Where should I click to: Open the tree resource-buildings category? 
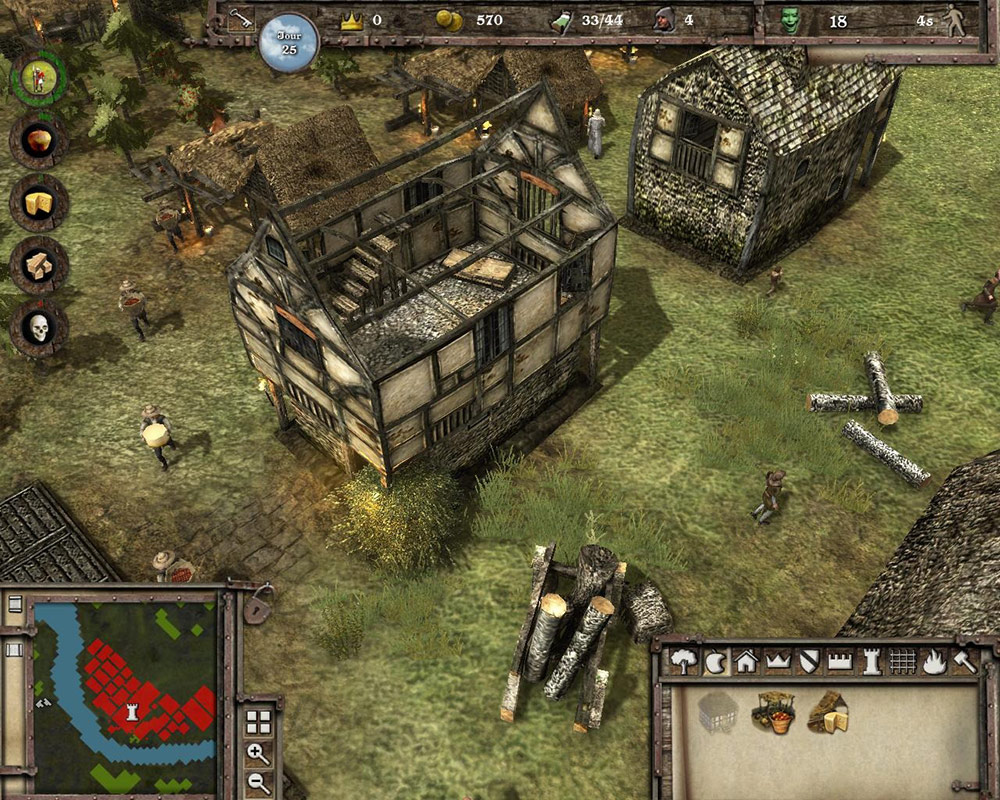point(684,661)
